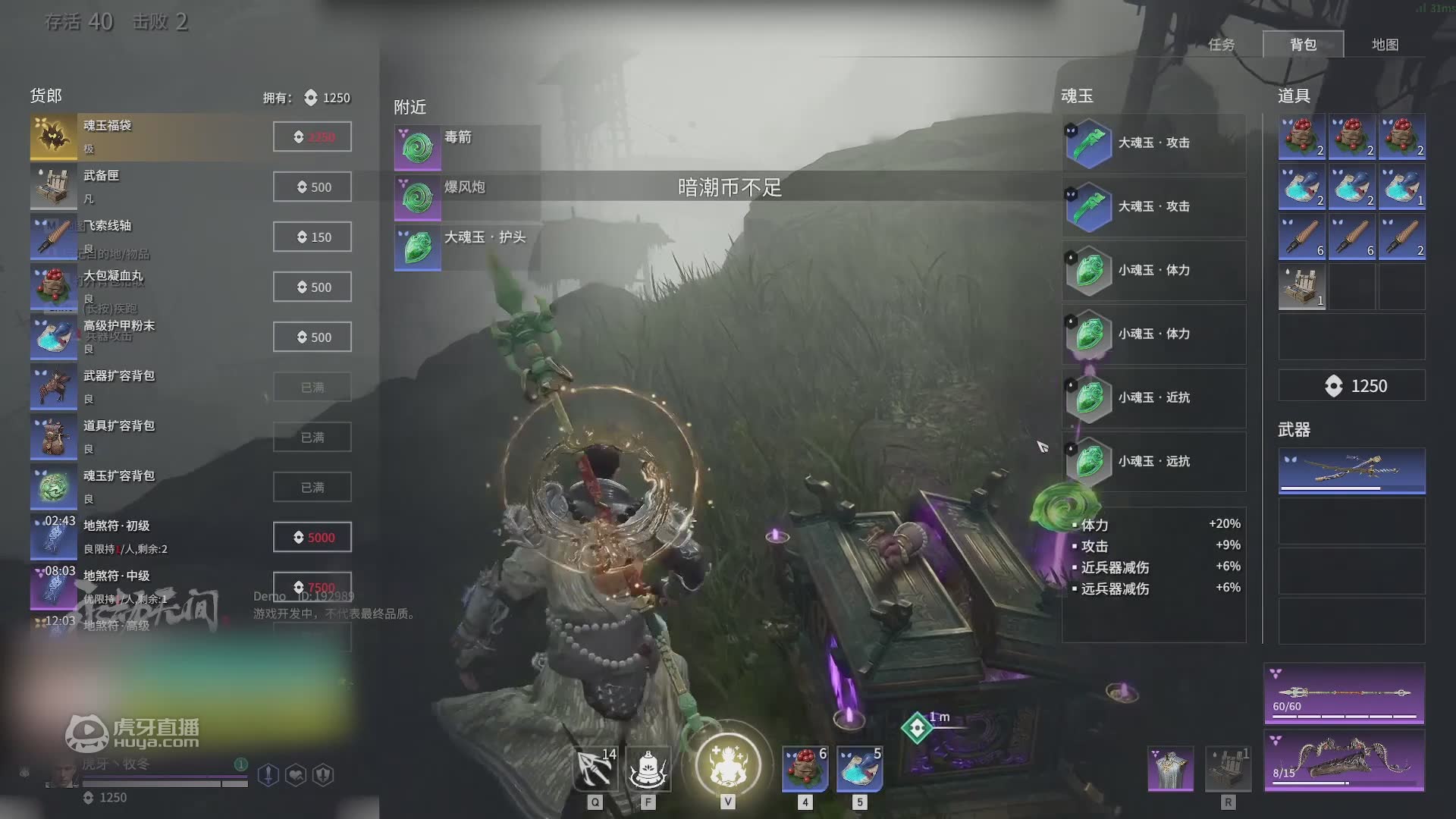Purchase 飞索线轴 for 150
This screenshot has height=819, width=1456.
coord(312,237)
